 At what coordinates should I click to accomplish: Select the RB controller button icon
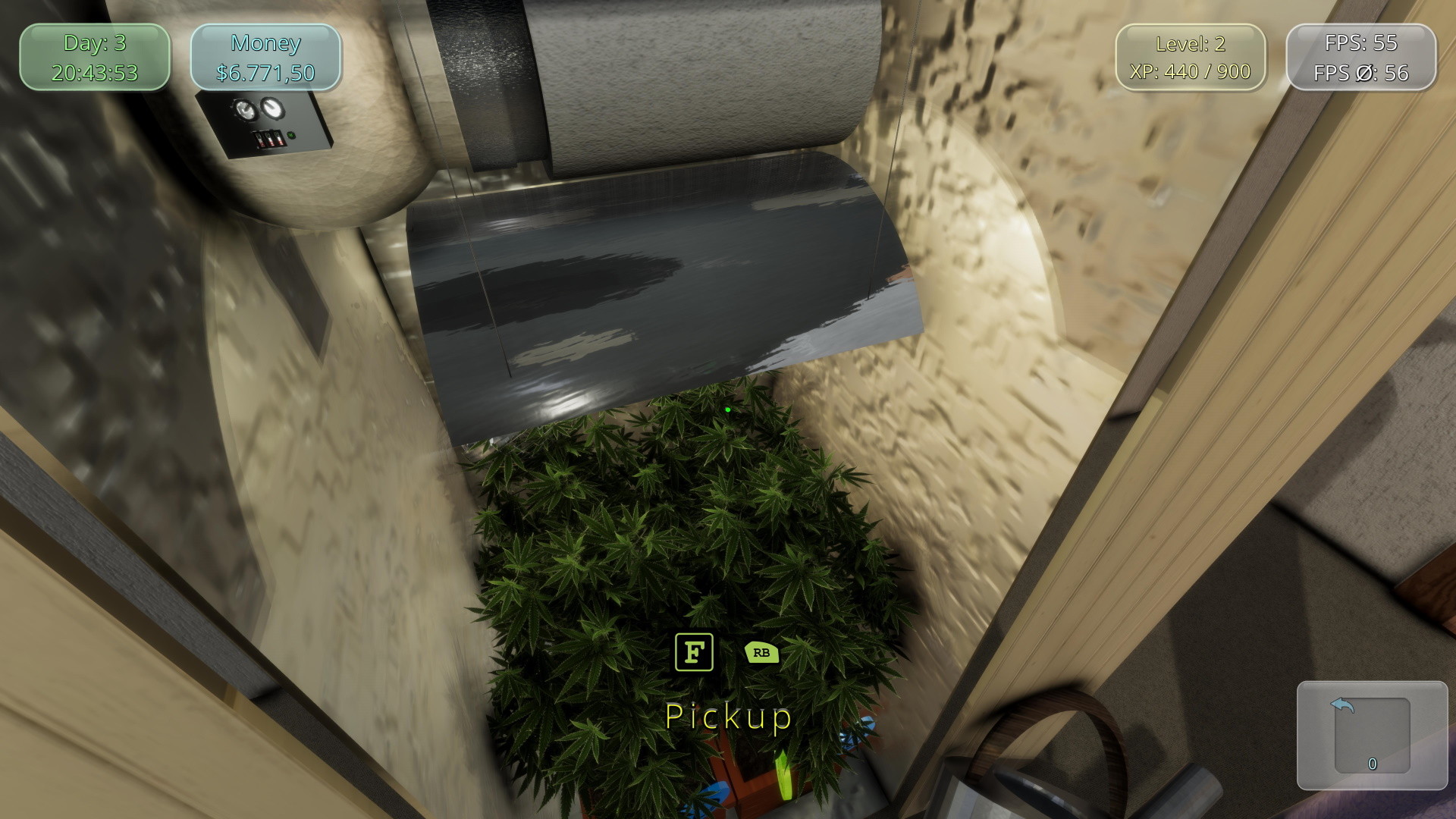click(761, 653)
